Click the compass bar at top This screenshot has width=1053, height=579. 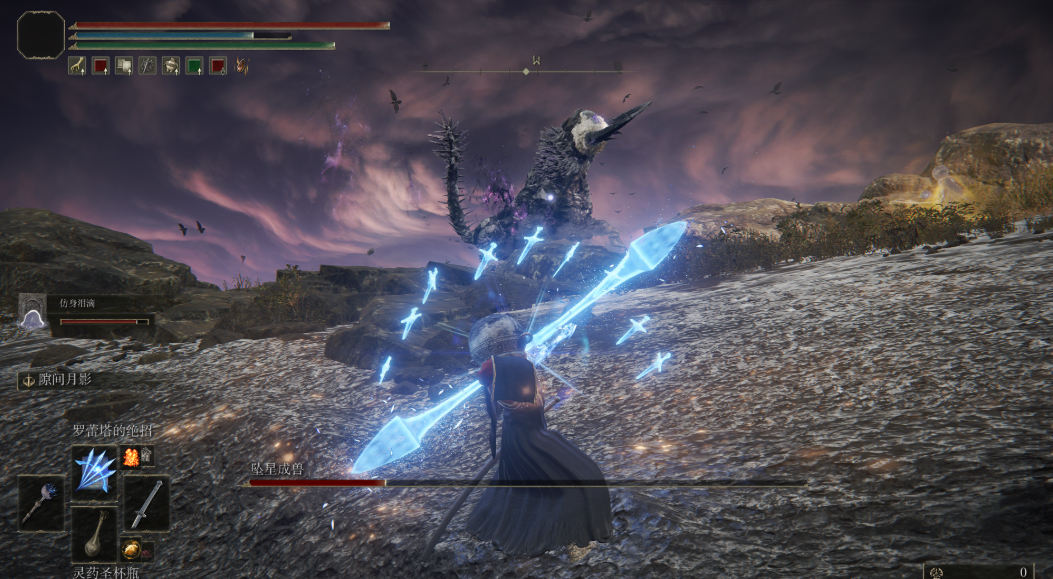pos(527,70)
